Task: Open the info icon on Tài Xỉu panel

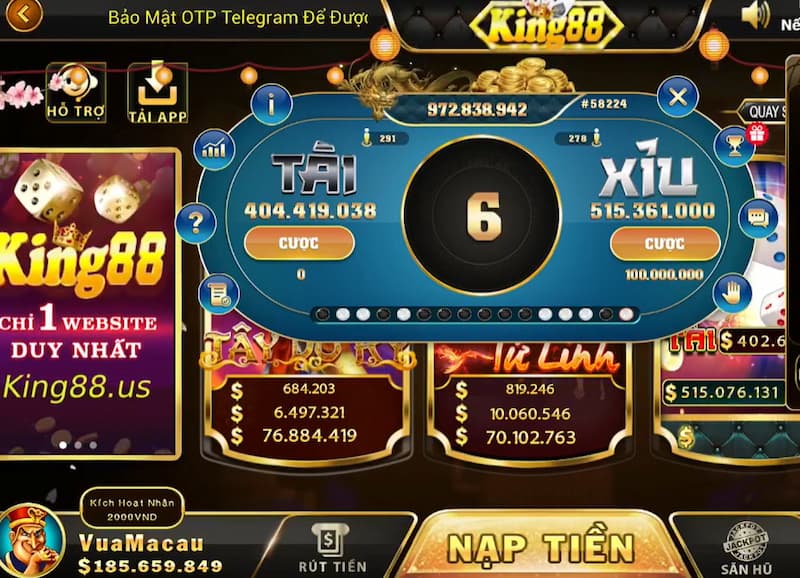Action: point(271,103)
